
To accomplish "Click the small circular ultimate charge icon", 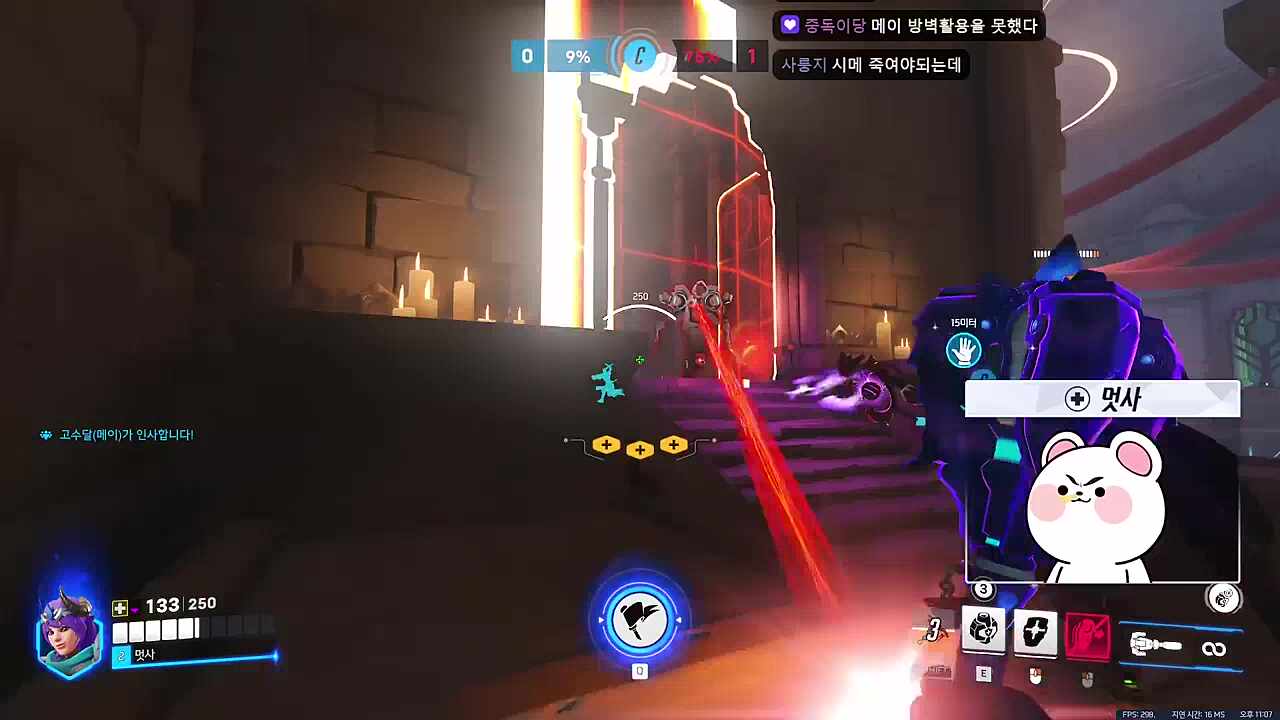I will coord(1225,598).
